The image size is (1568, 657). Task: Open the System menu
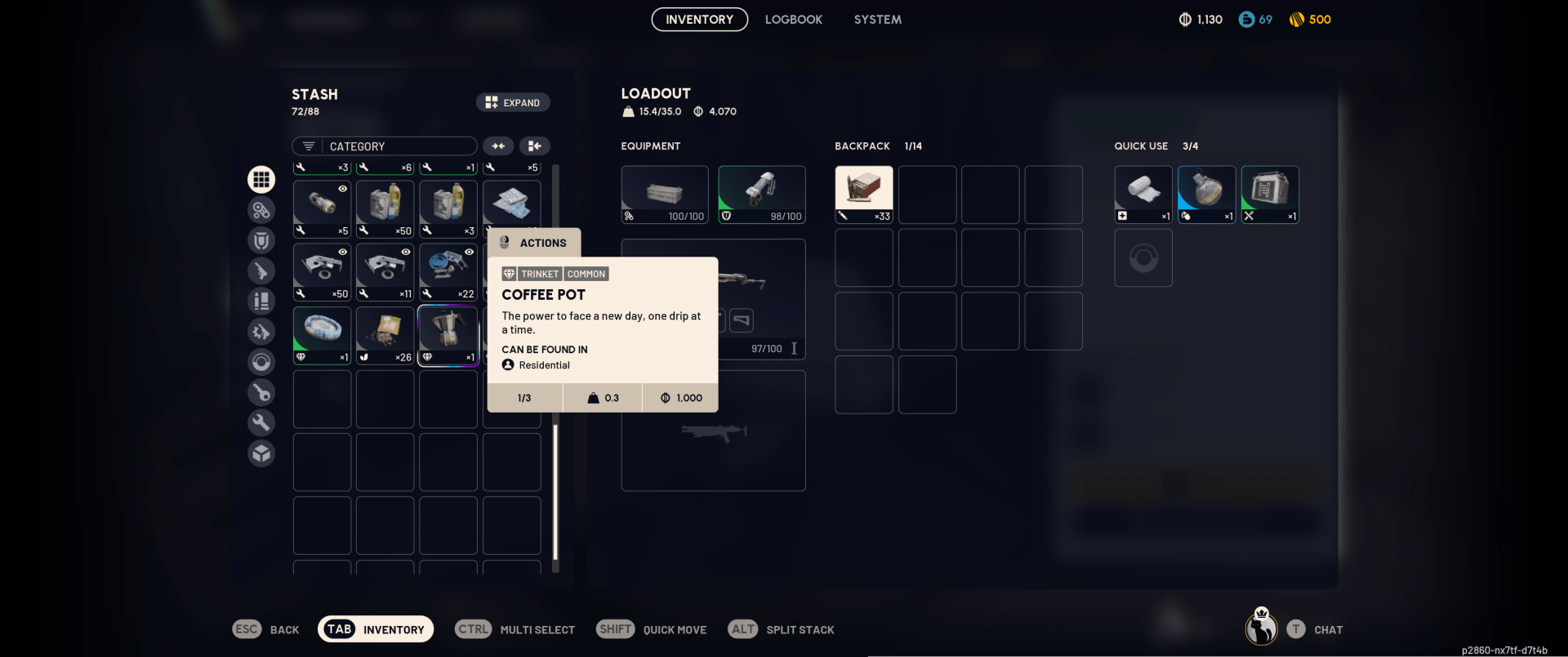tap(877, 19)
